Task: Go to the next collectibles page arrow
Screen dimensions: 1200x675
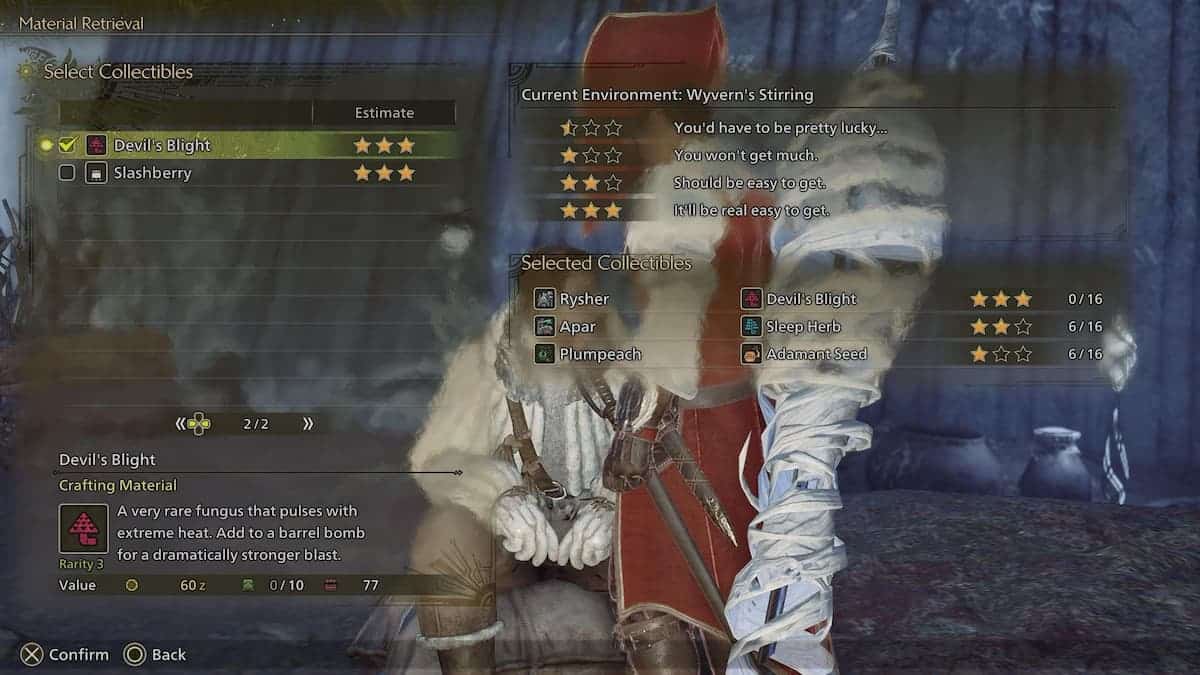Action: point(307,424)
